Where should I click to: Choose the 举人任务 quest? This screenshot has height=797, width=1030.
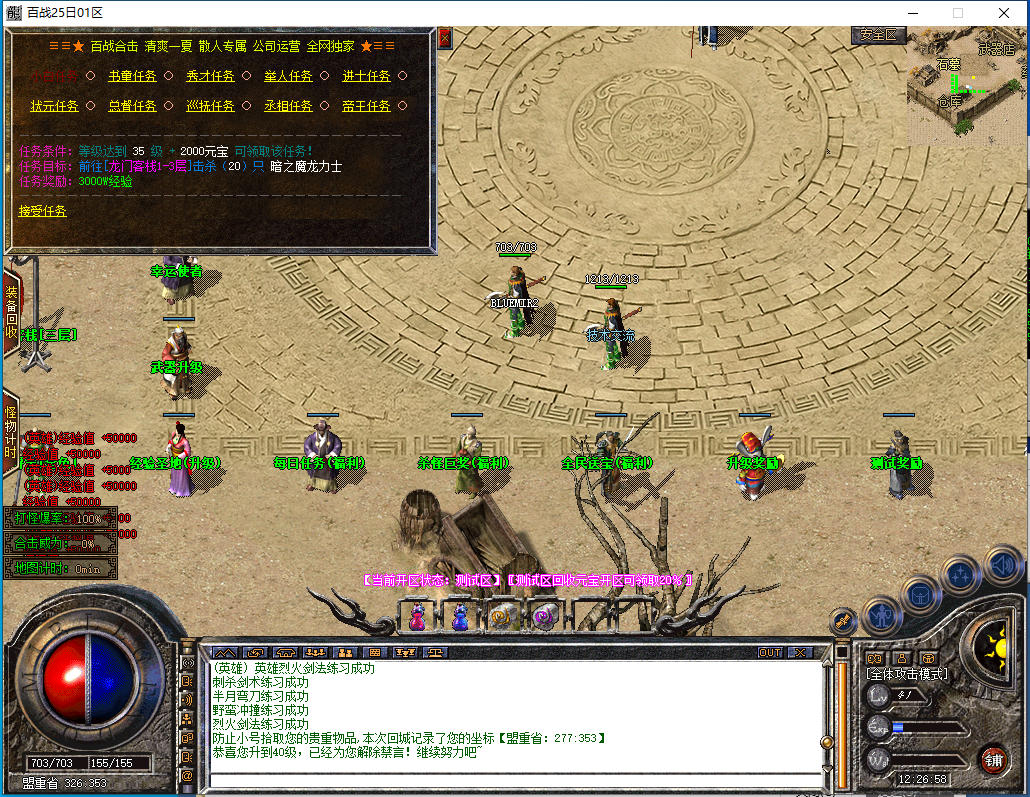(288, 76)
